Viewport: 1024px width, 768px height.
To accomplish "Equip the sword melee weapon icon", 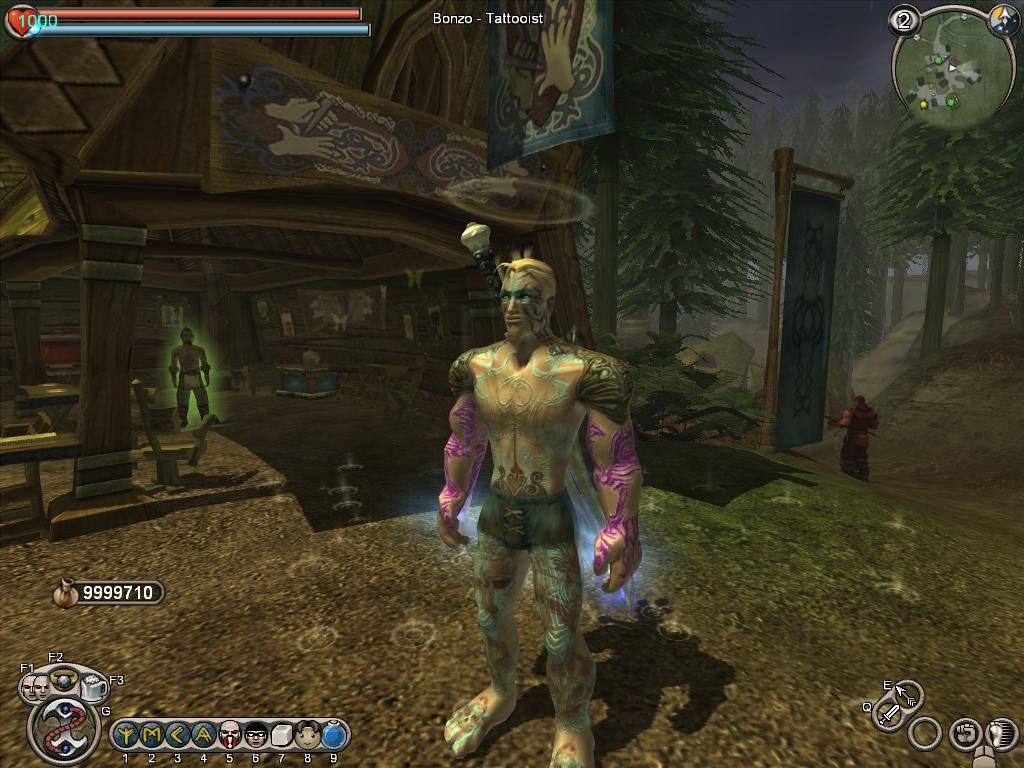I will click(x=889, y=713).
